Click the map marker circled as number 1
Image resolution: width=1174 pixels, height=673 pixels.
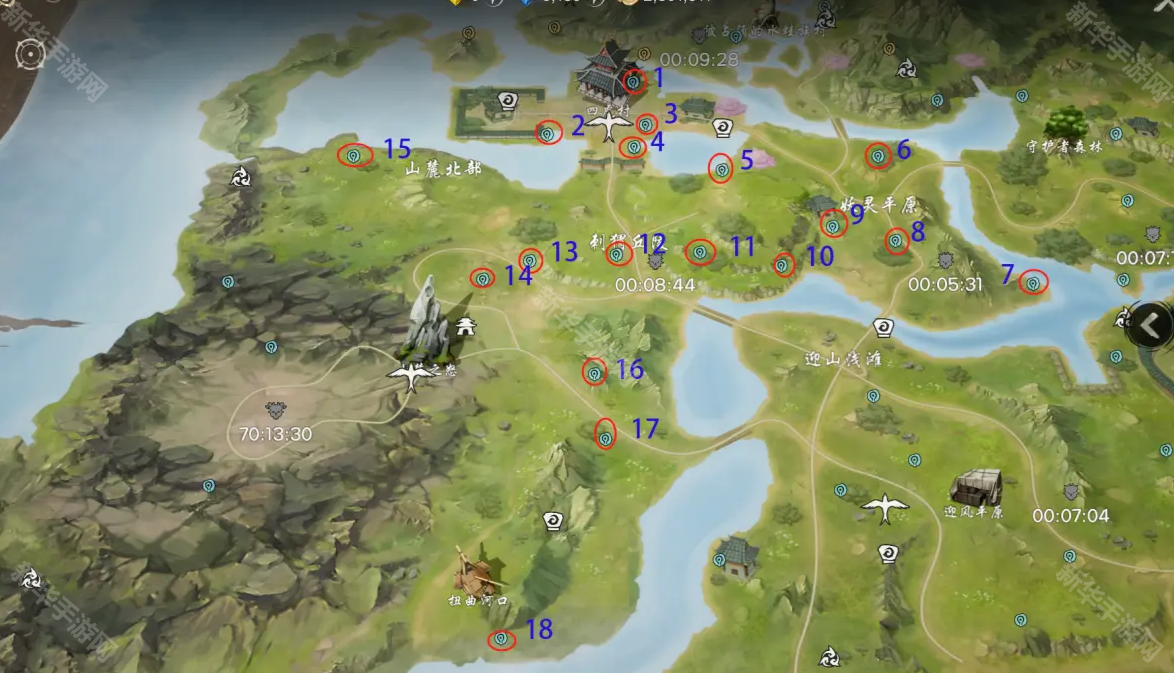pos(632,81)
